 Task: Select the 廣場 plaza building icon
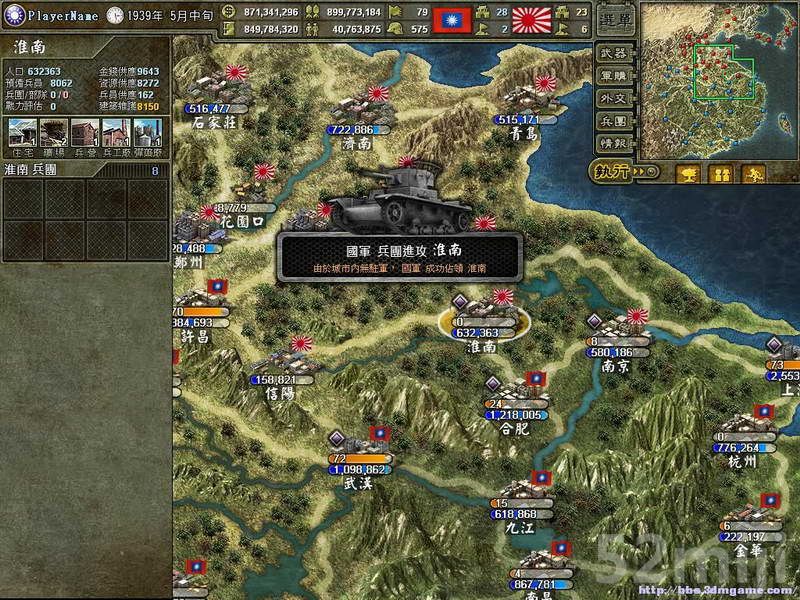54,132
